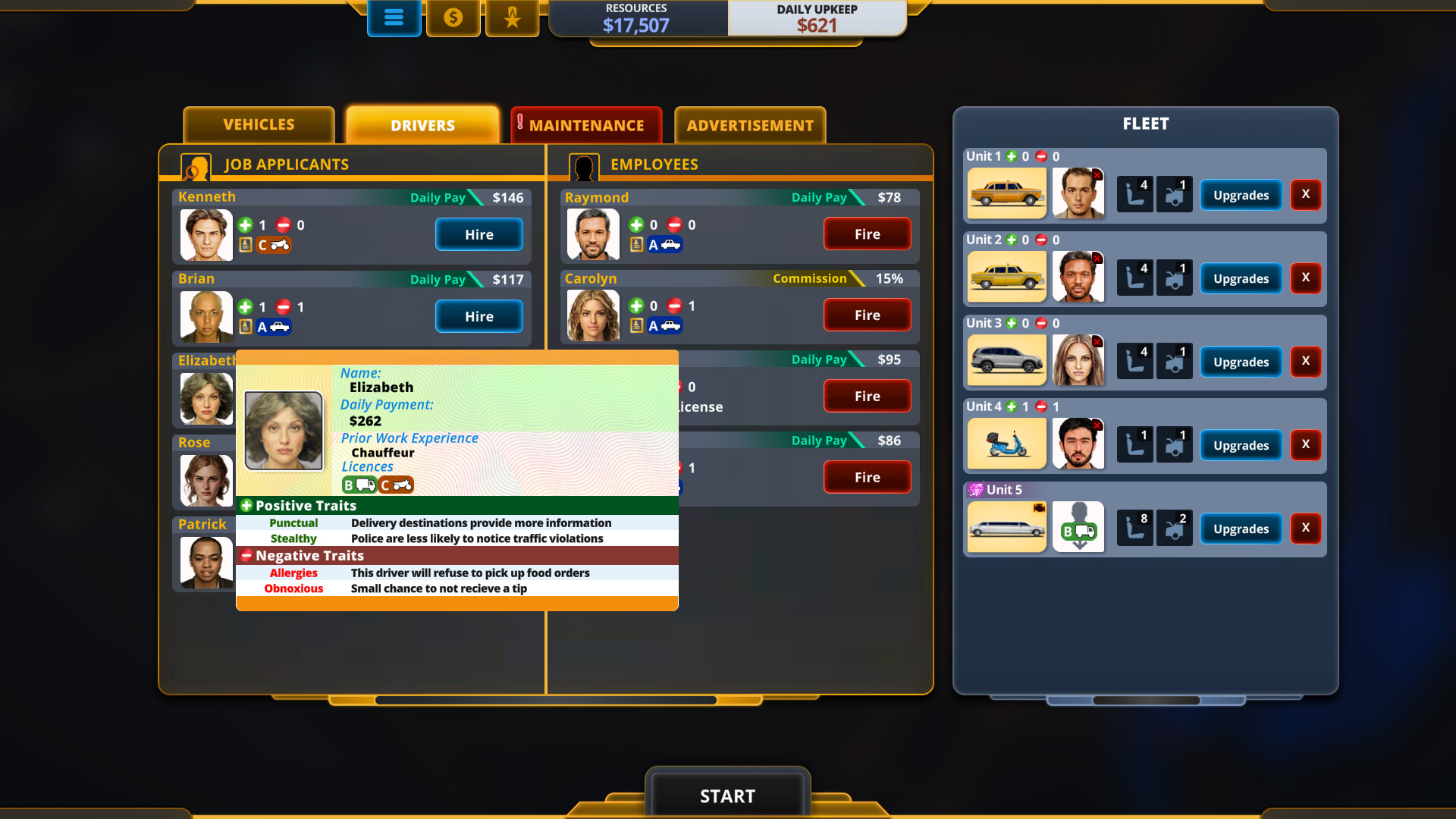This screenshot has height=819, width=1456.
Task: Fire Raymond from the employees list
Action: click(867, 234)
